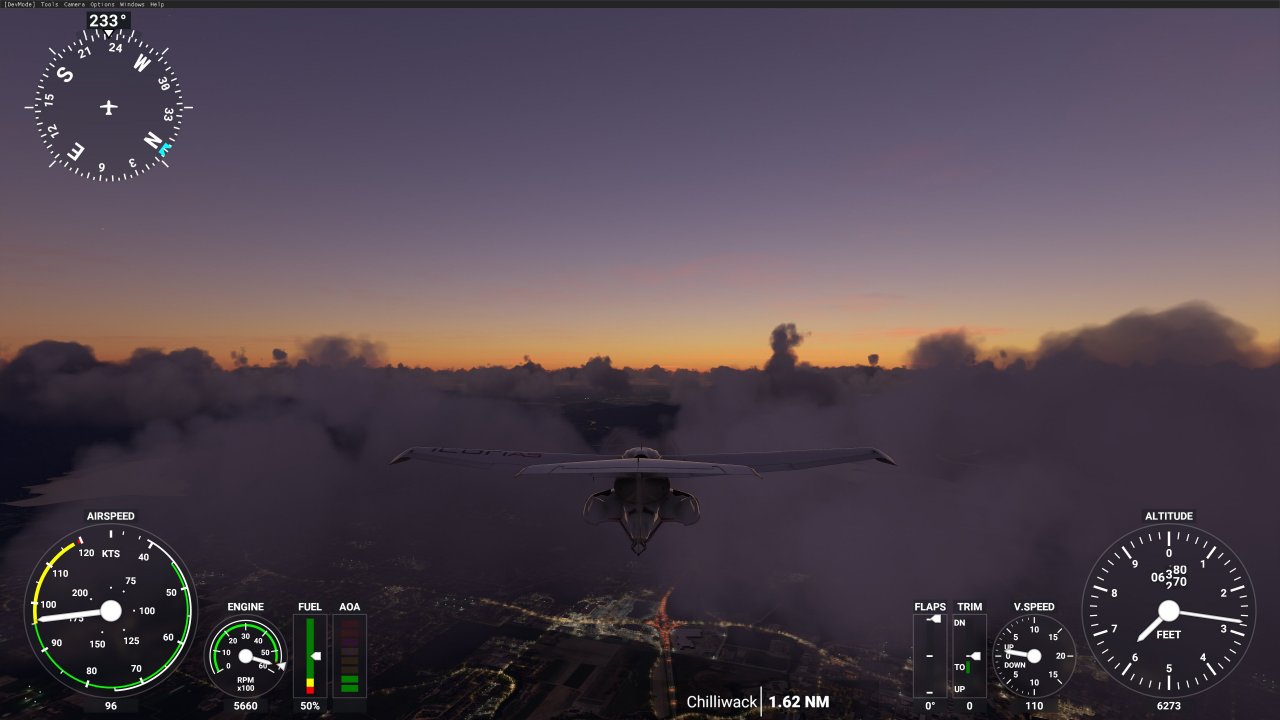
Task: Click the airspeed indicator gauge
Action: [110, 610]
